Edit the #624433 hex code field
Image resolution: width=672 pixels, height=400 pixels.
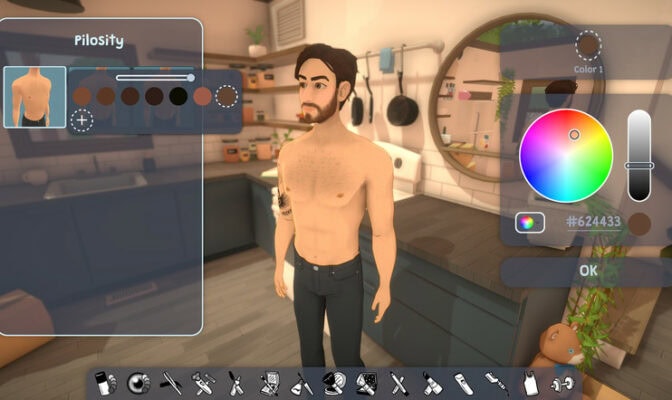(593, 223)
